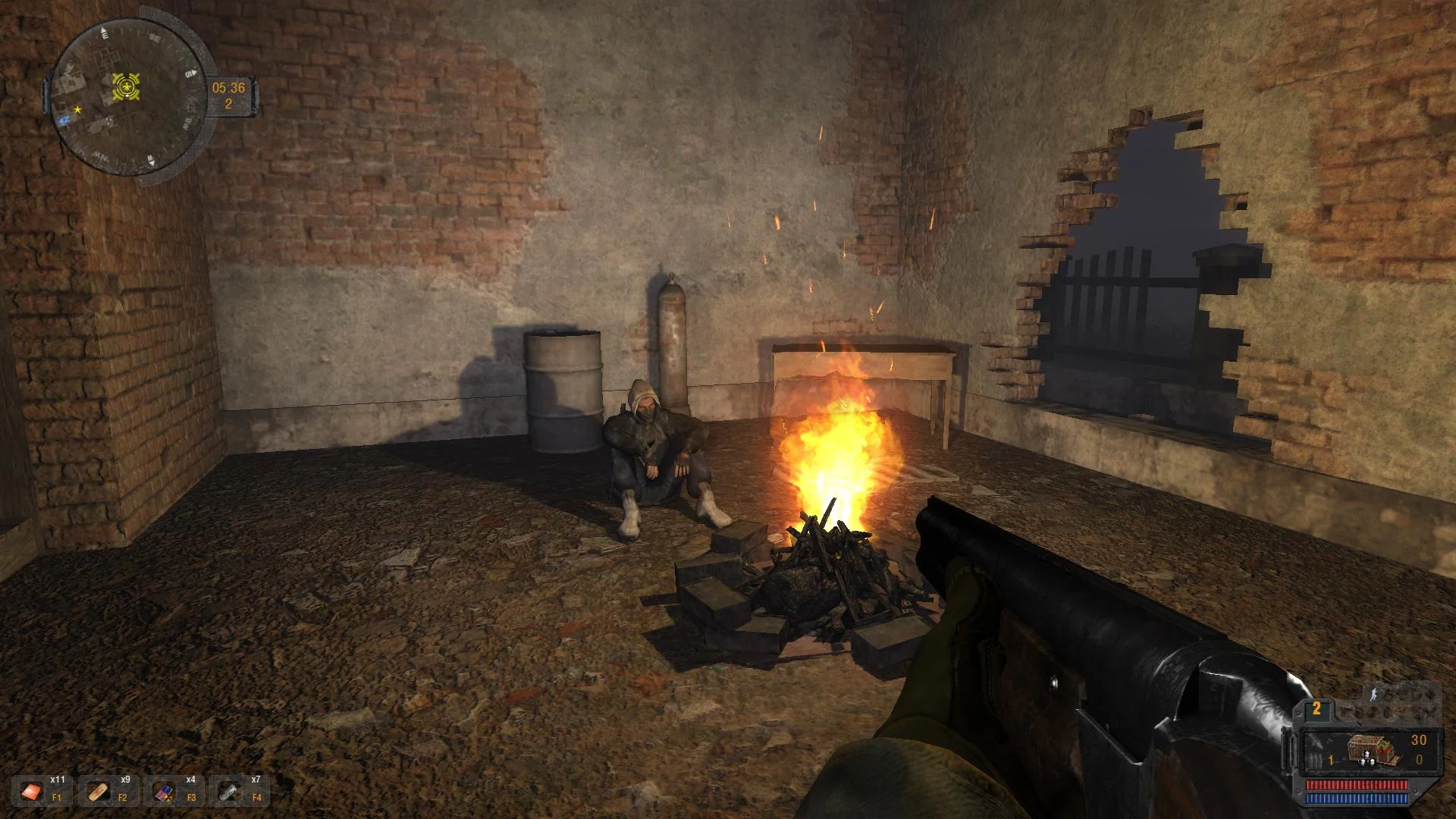Click the standing stance indicator icon
Image resolution: width=1456 pixels, height=819 pixels.
(x=1374, y=693)
